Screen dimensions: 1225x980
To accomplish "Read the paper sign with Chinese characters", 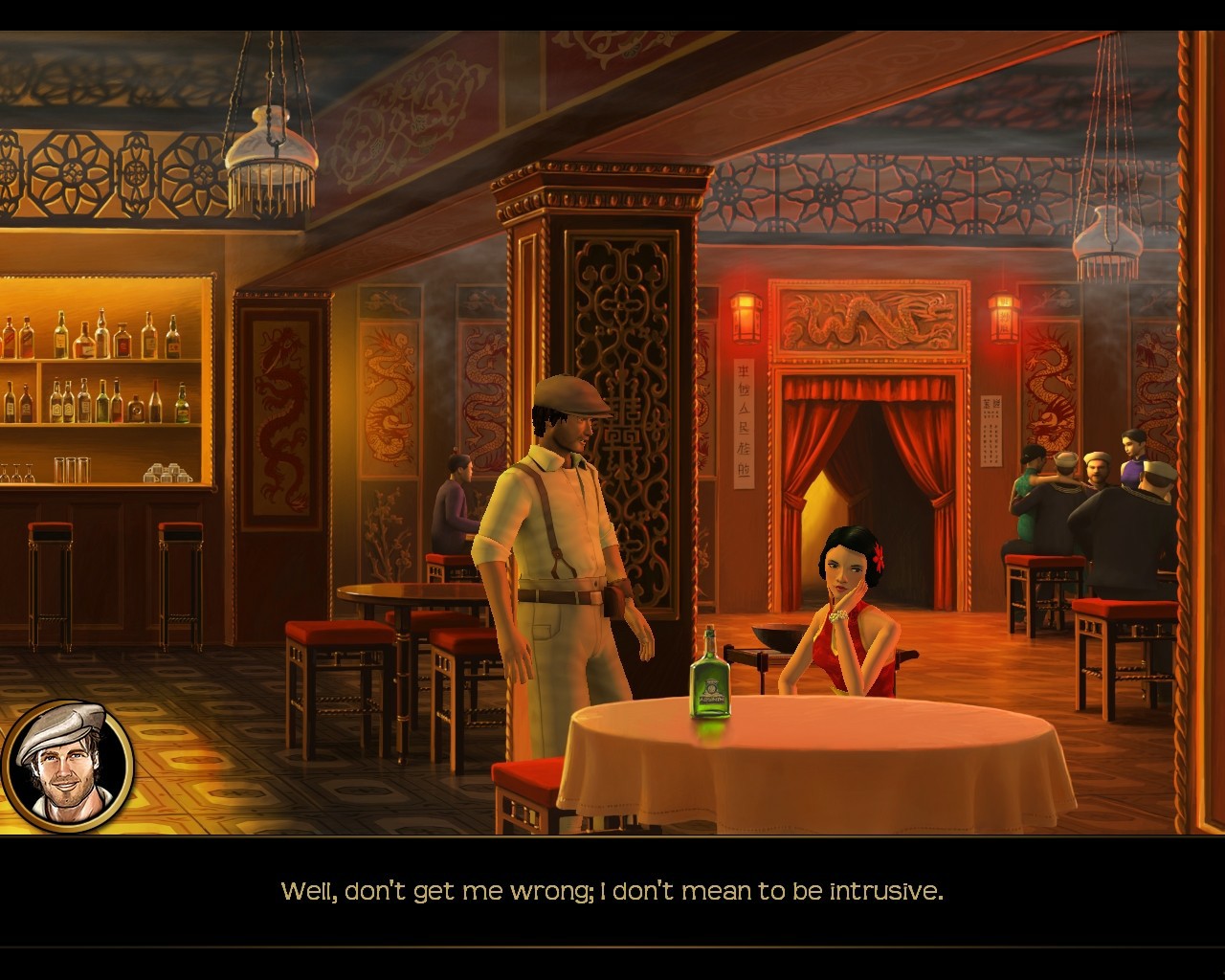I will pos(746,412).
